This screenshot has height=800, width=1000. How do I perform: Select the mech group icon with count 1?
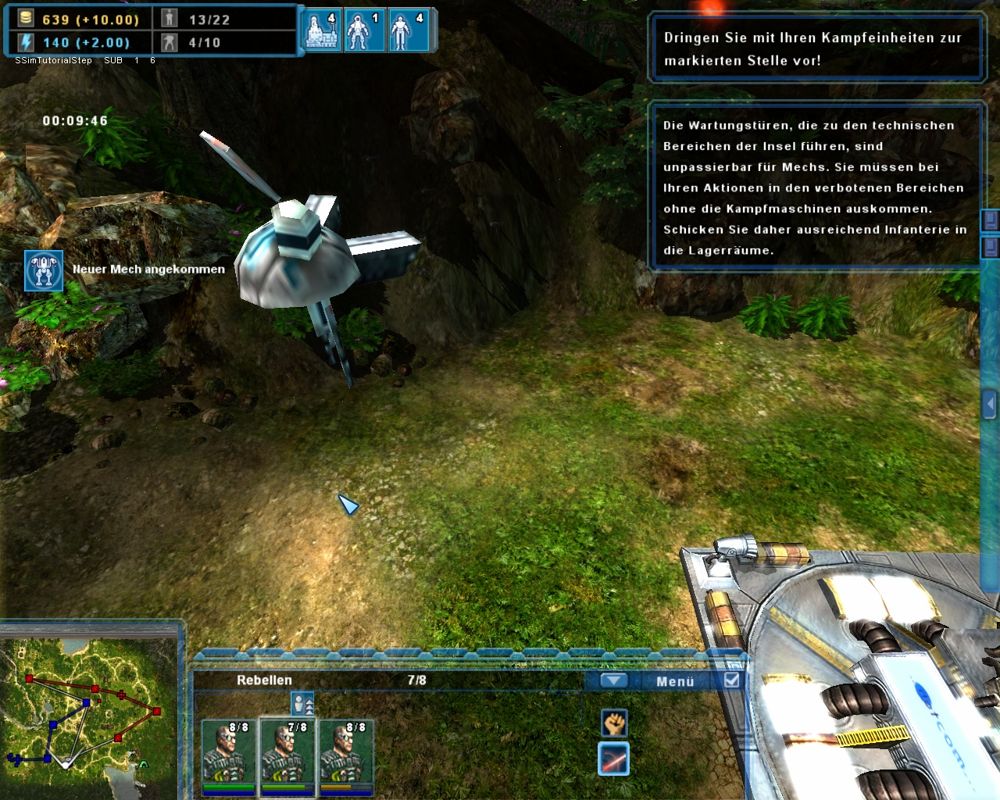coord(364,31)
